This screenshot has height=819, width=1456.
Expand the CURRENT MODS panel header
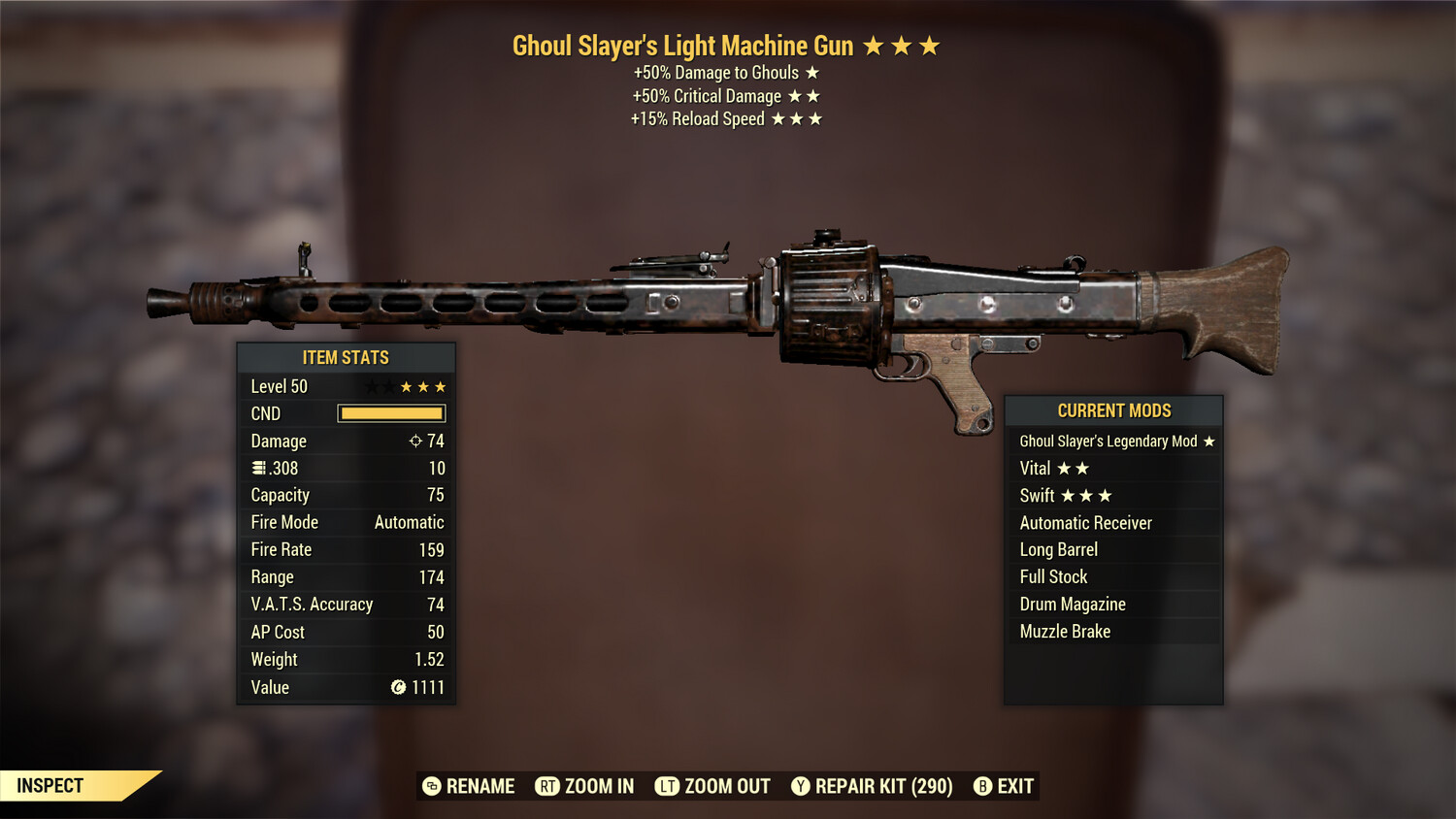pos(1113,410)
